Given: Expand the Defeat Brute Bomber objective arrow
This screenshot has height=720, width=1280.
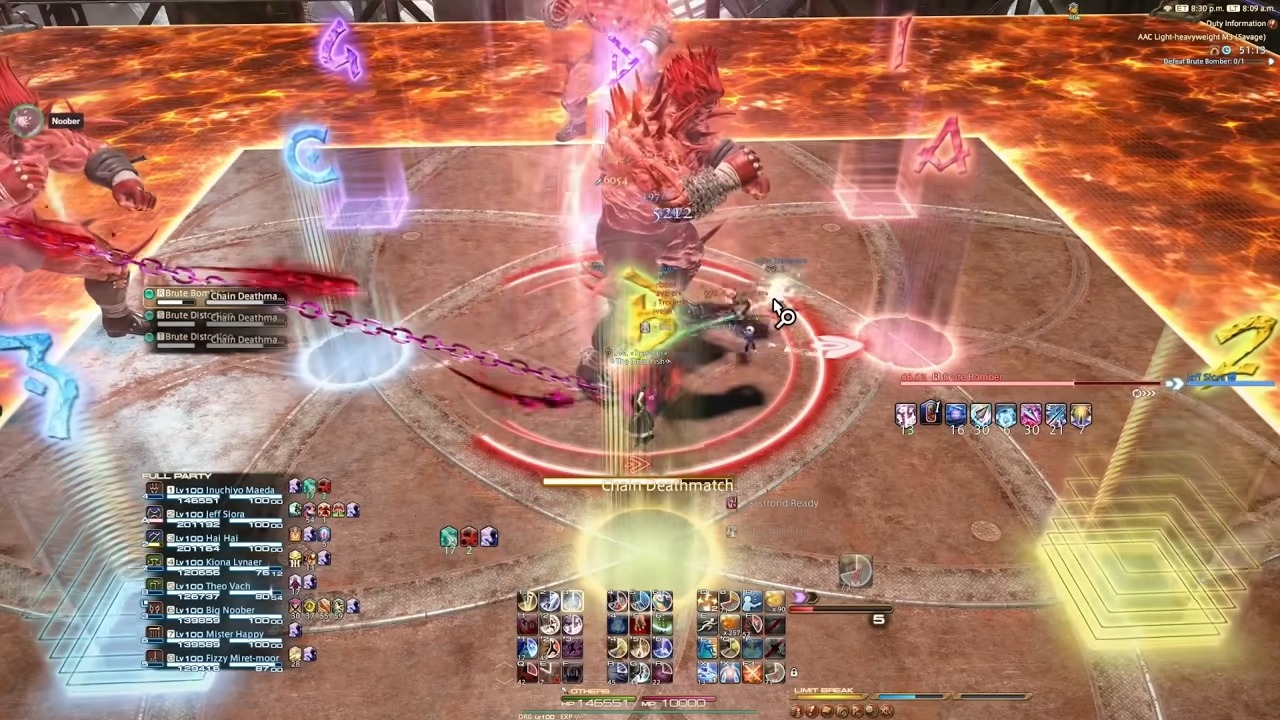Looking at the screenshot, I should click(1270, 61).
